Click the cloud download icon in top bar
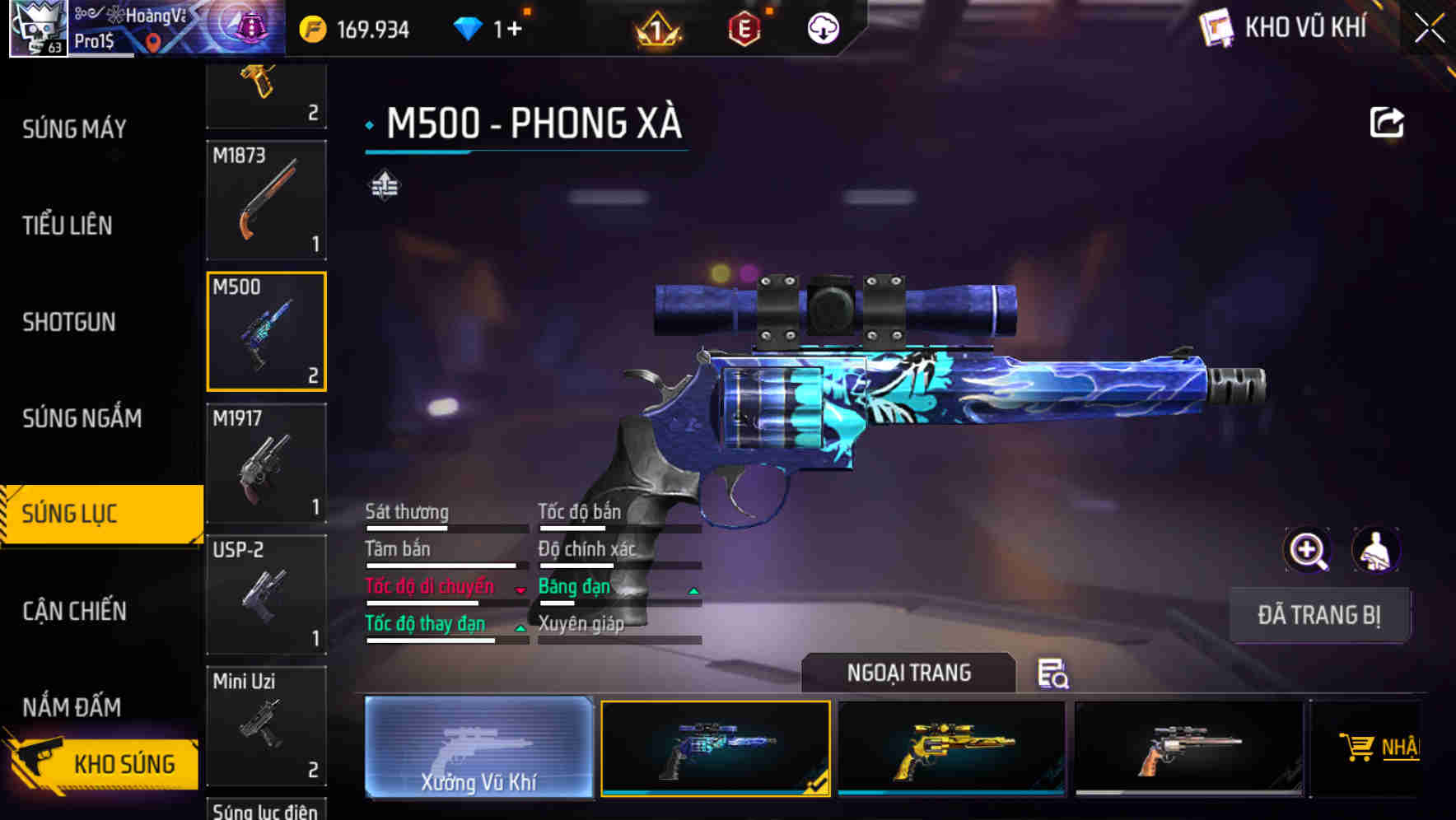1456x820 pixels. click(x=822, y=27)
